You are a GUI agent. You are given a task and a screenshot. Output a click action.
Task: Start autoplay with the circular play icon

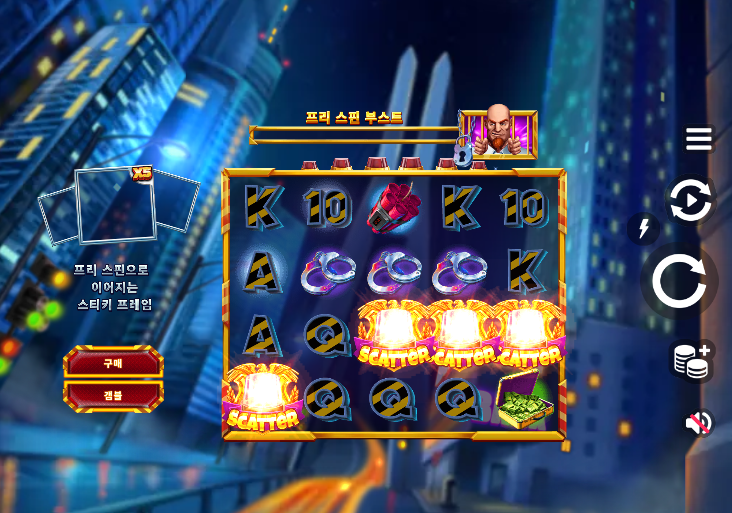[x=690, y=200]
